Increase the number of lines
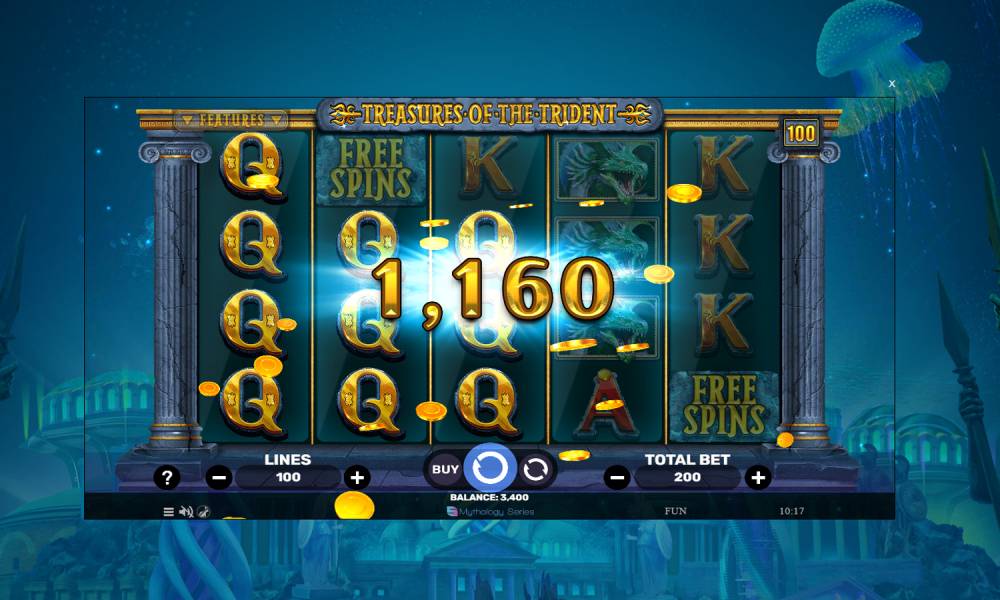Viewport: 1000px width, 600px height. [356, 478]
